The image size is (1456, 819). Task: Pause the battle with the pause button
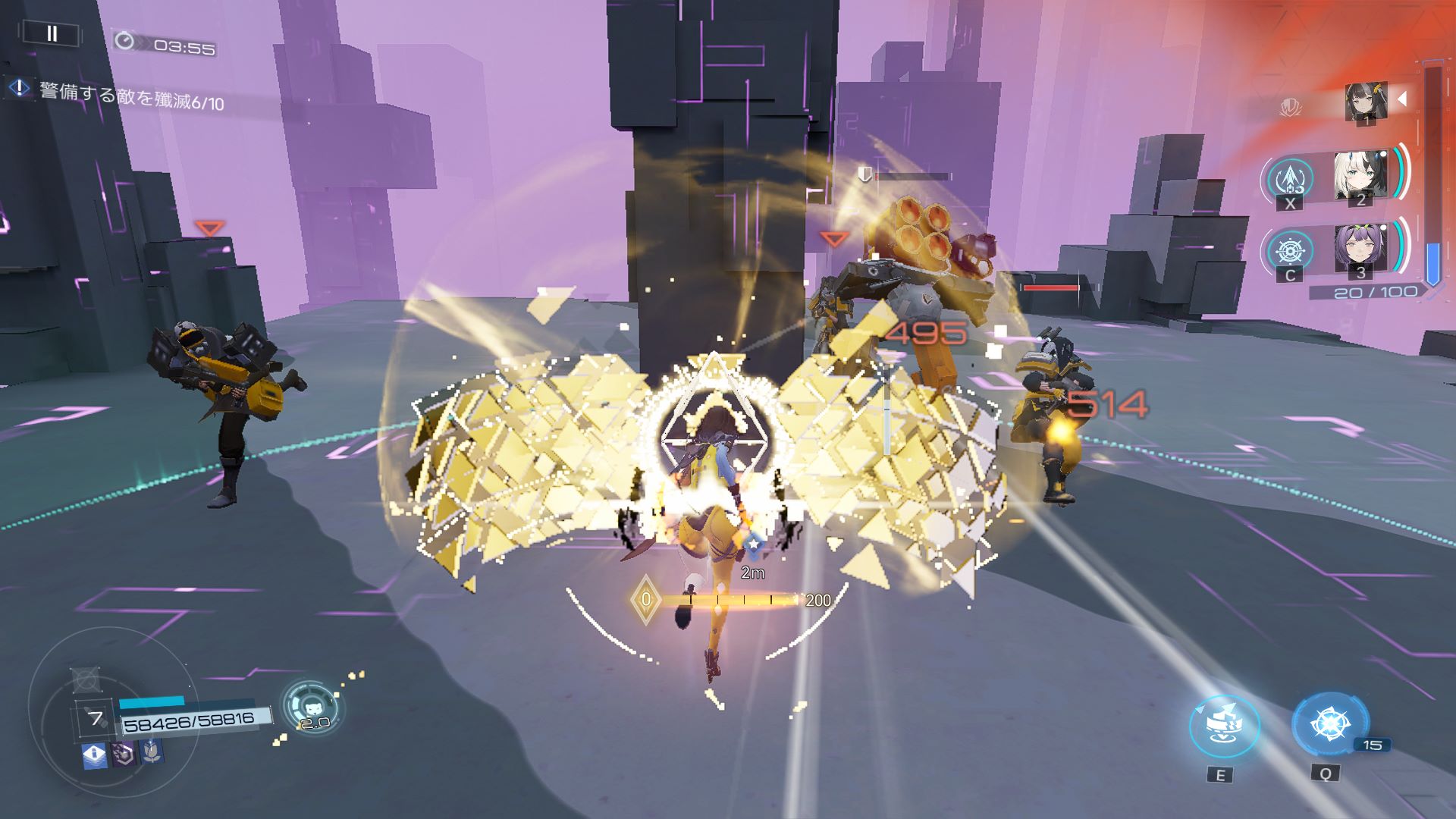pos(52,33)
